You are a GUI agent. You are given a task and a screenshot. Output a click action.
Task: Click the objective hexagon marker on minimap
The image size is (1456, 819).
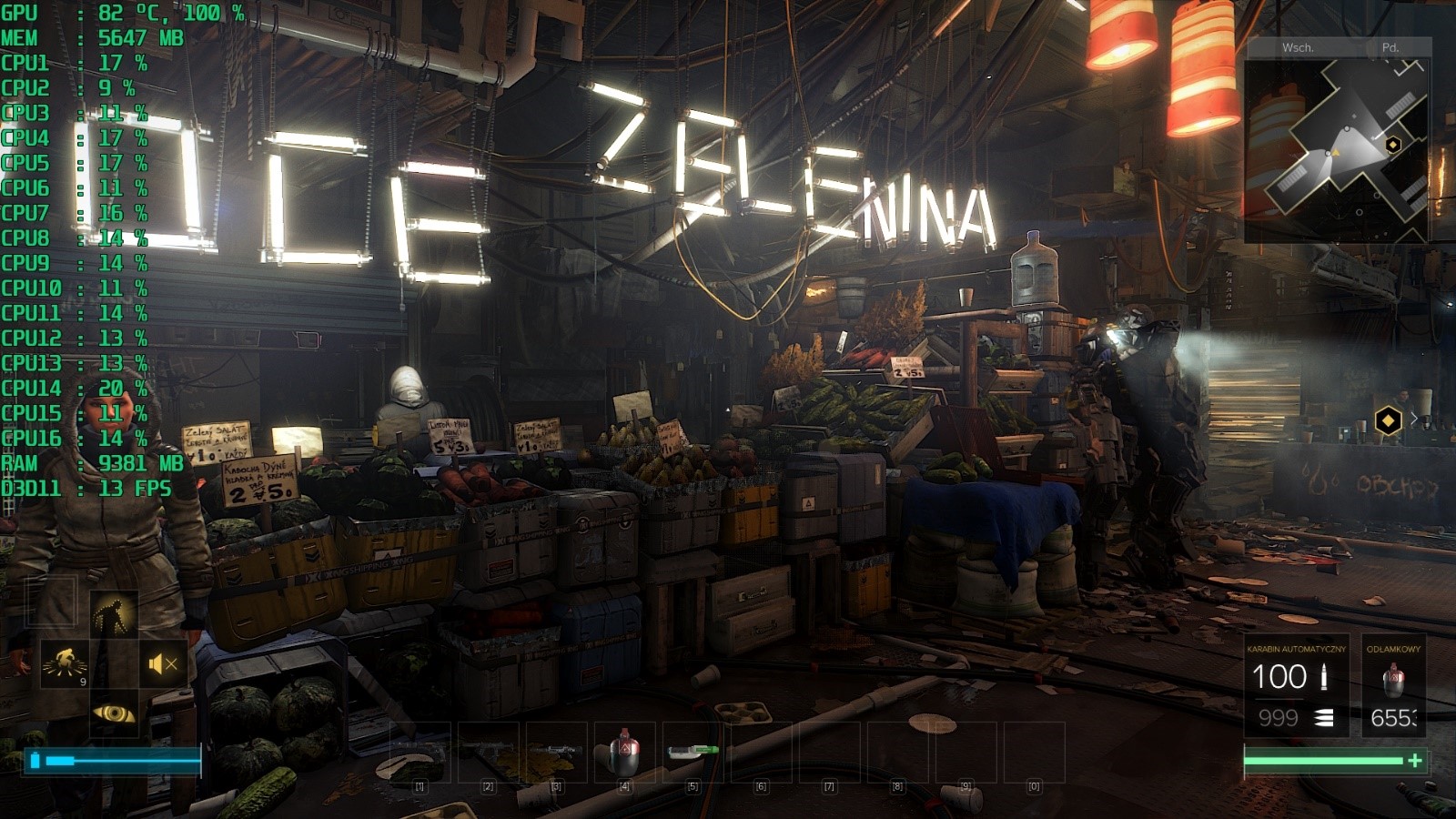click(x=1392, y=145)
